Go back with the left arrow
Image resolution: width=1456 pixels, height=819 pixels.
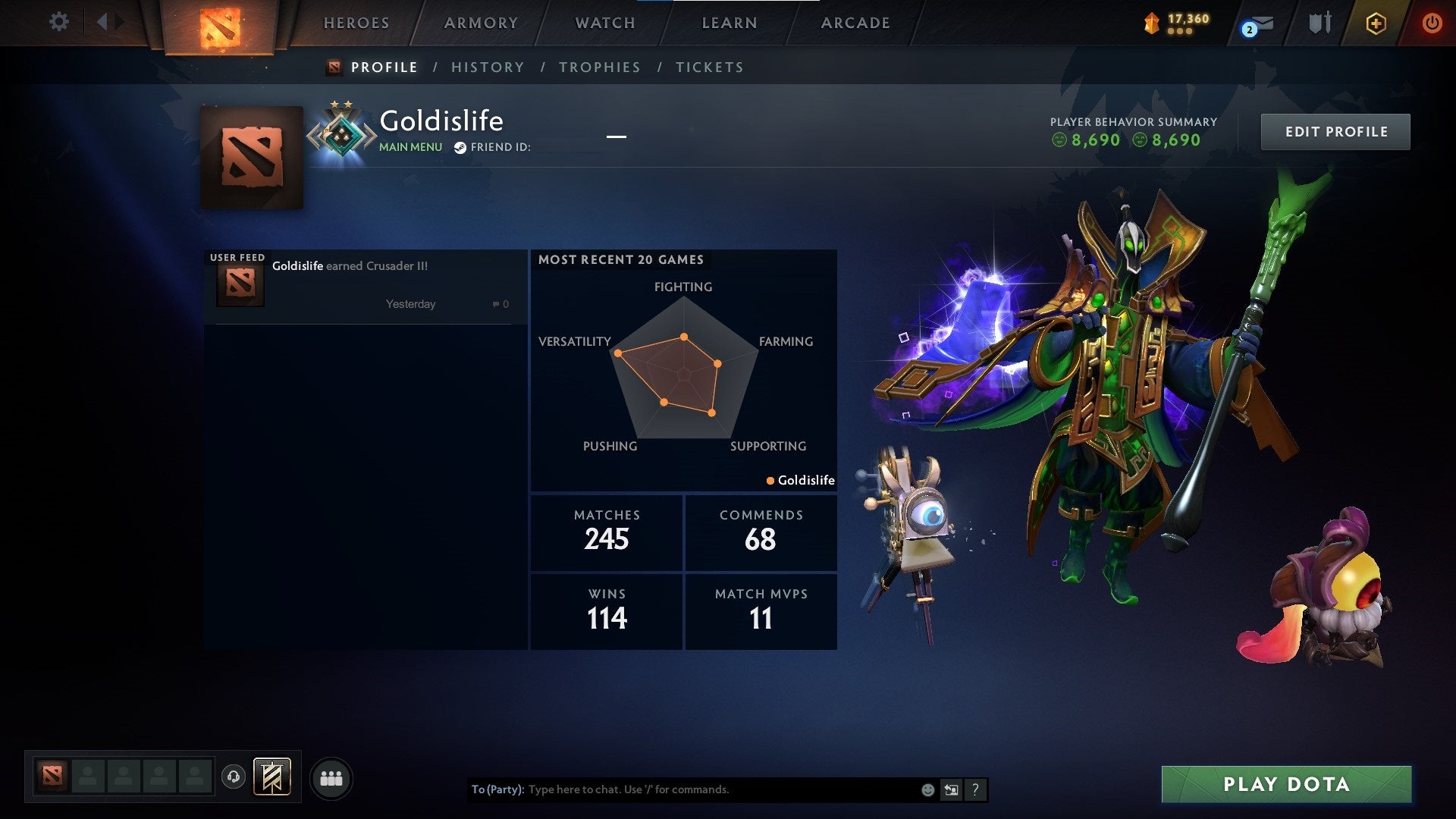pos(102,22)
